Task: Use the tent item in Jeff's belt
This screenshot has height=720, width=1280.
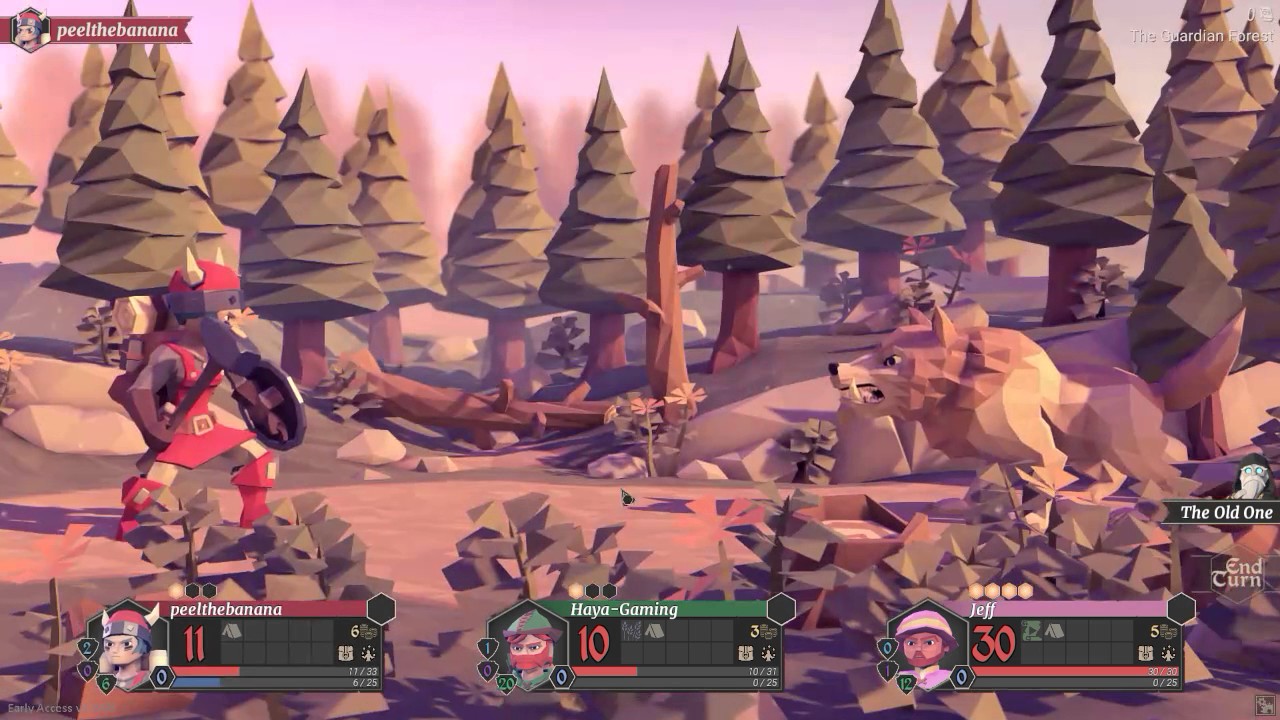Action: click(1054, 631)
